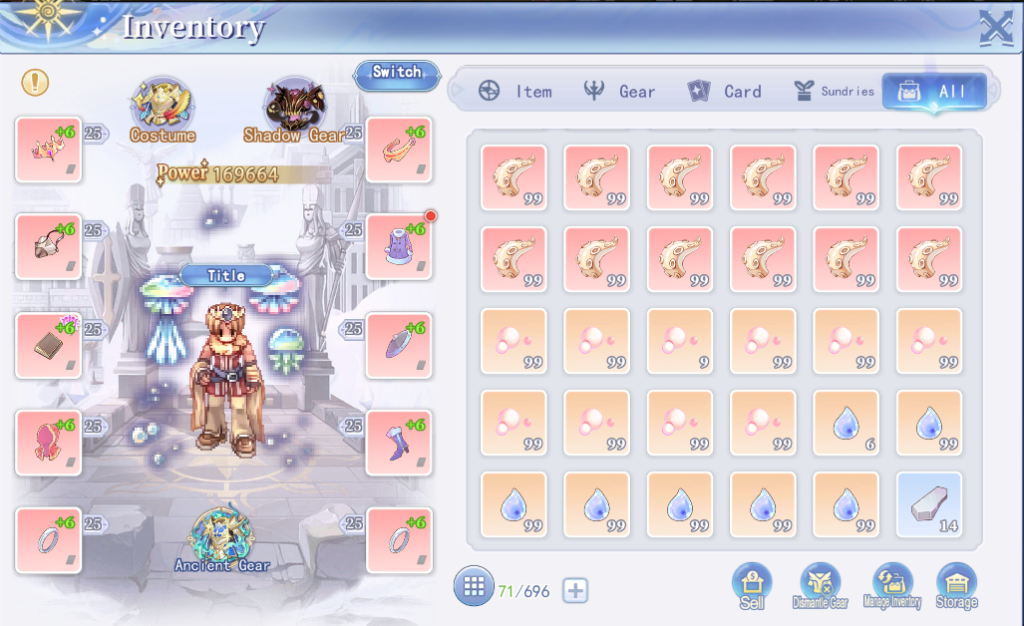Open Dismantle Gear
This screenshot has height=626, width=1024.
[x=820, y=585]
